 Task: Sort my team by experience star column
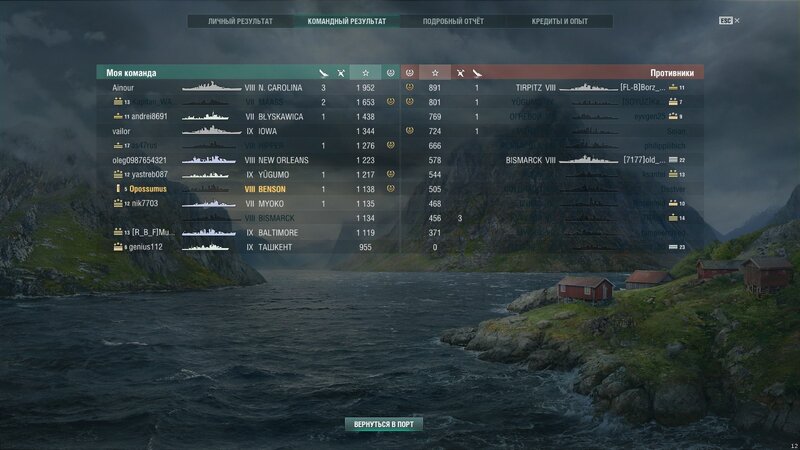click(366, 73)
